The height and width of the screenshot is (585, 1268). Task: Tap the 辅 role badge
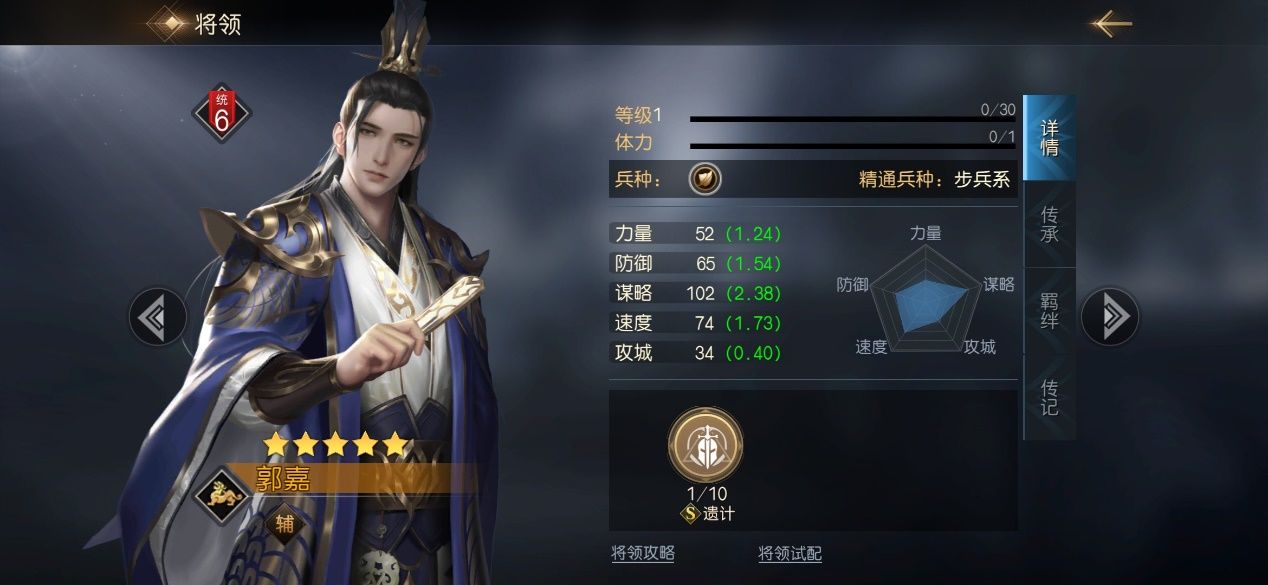(285, 523)
